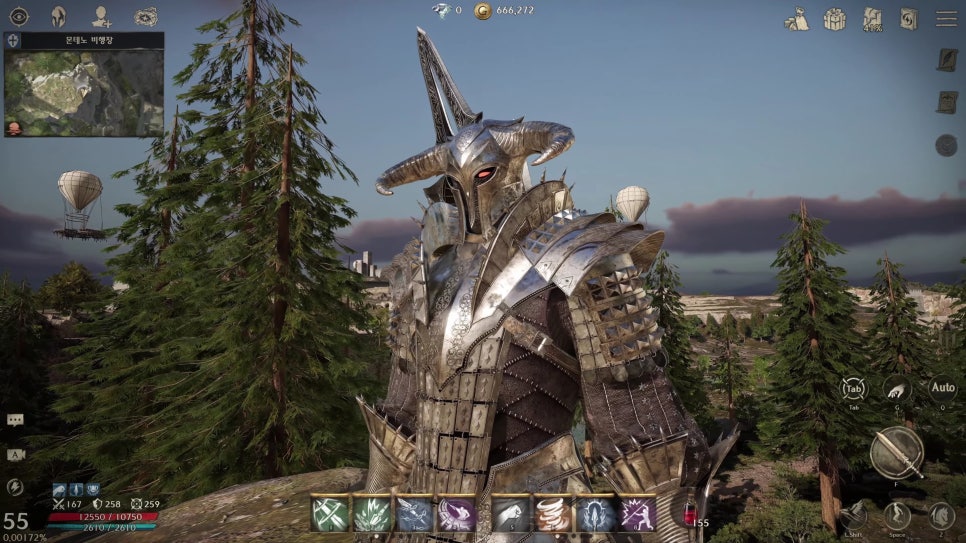Use the red health potion
Screen dimensions: 966x543
coord(689,514)
